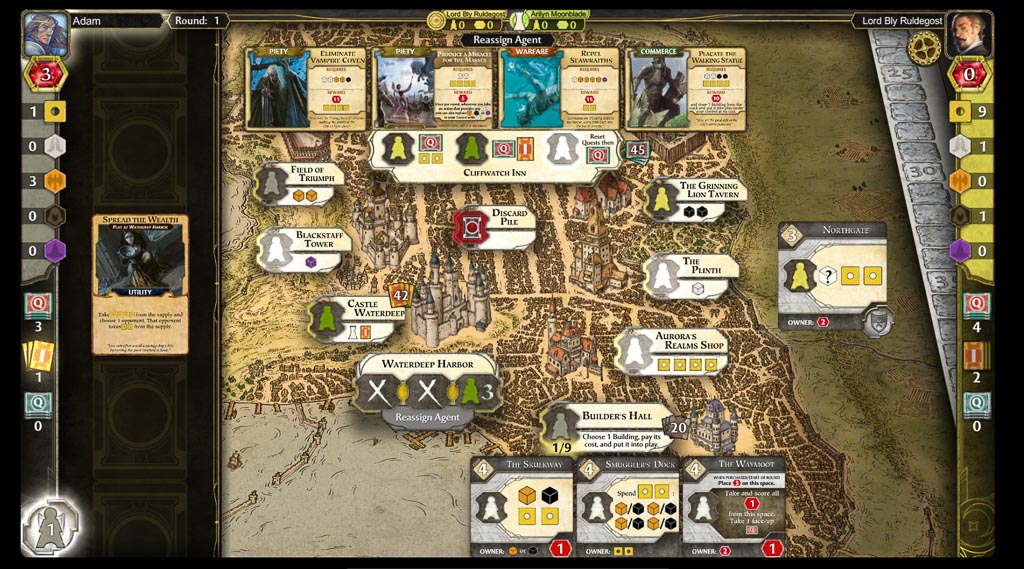Viewport: 1024px width, 569px height.
Task: Select the Eliminate Vampire Coven quest card
Action: pyautogui.click(x=308, y=89)
